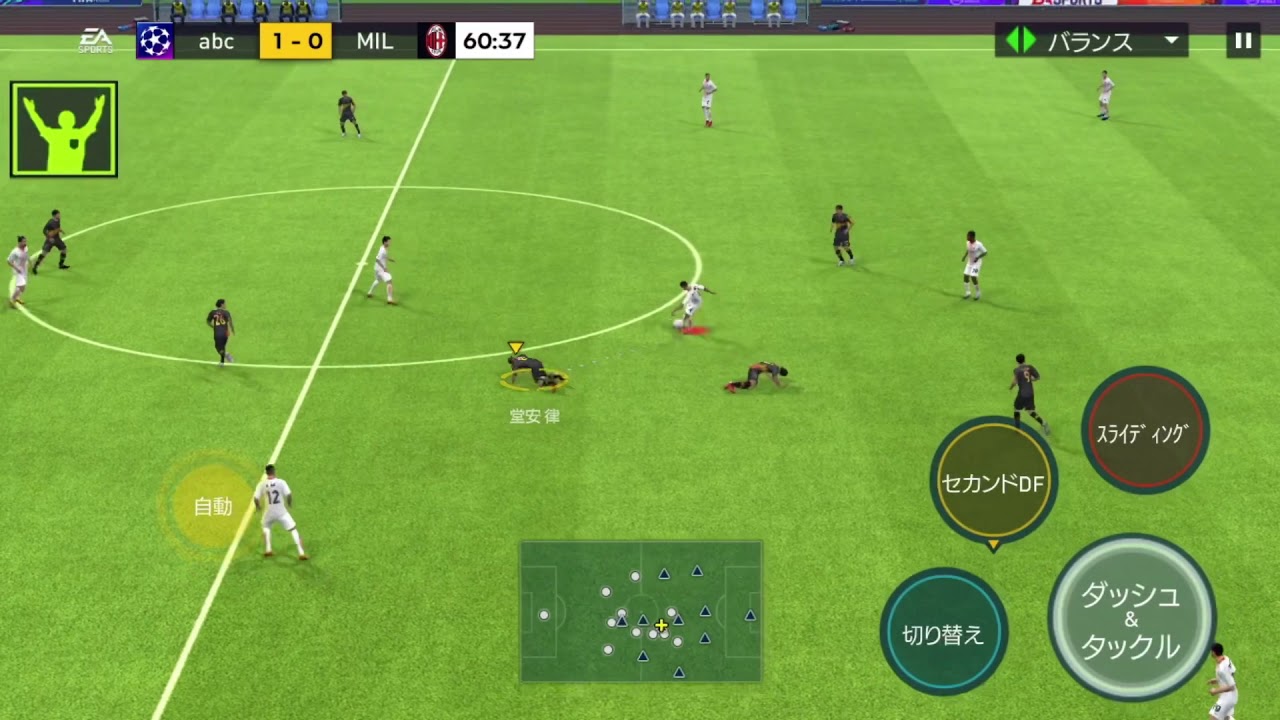
Task: Select the abc team label on scoreboard
Action: coord(215,42)
